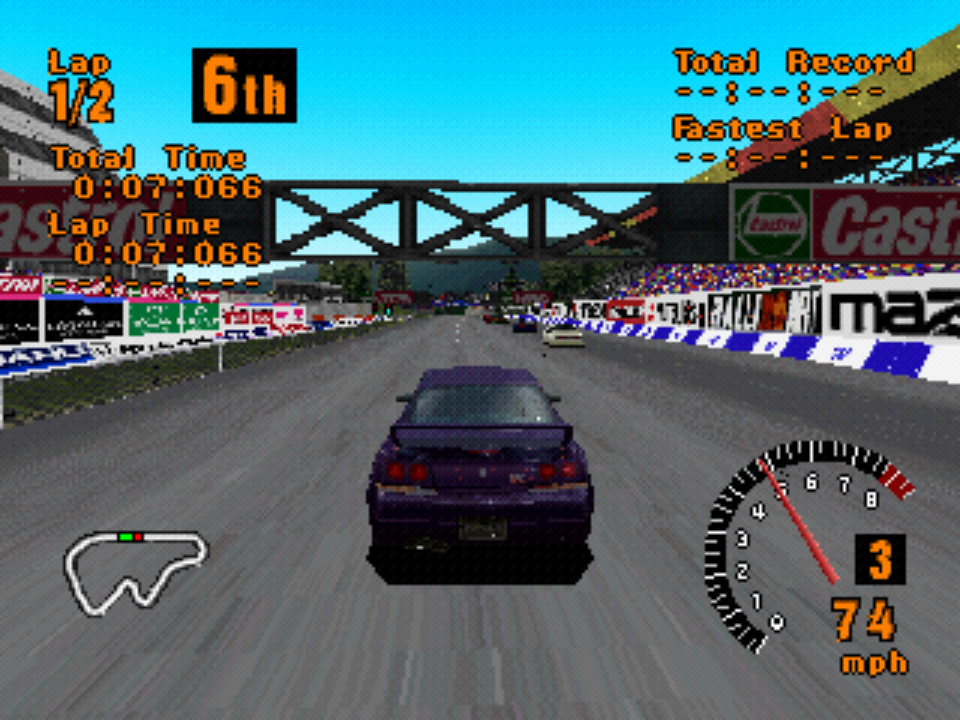Viewport: 960px width, 720px height.
Task: Click the 6th place position badge
Action: tap(244, 86)
